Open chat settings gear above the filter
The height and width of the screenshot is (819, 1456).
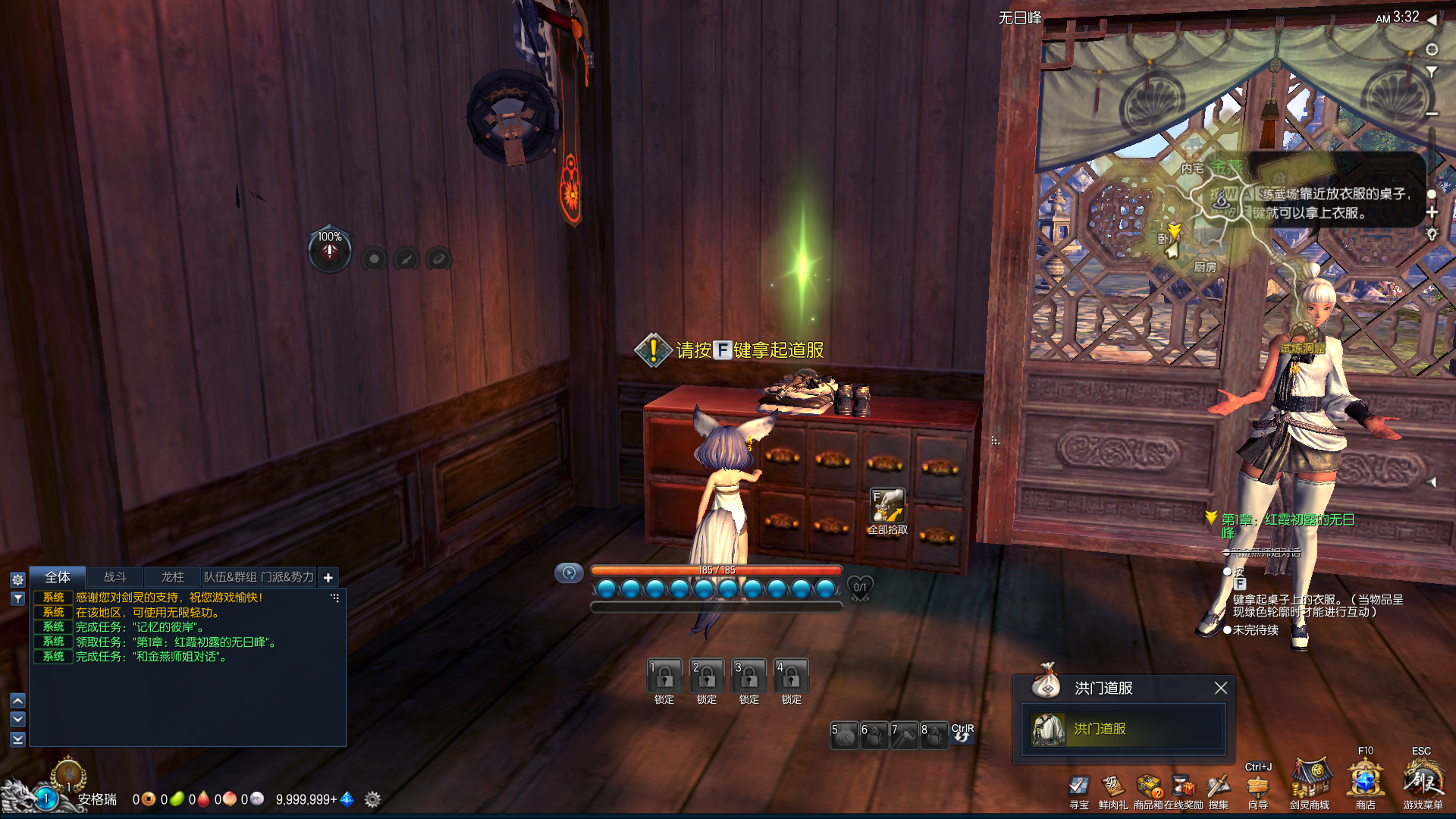(x=18, y=579)
